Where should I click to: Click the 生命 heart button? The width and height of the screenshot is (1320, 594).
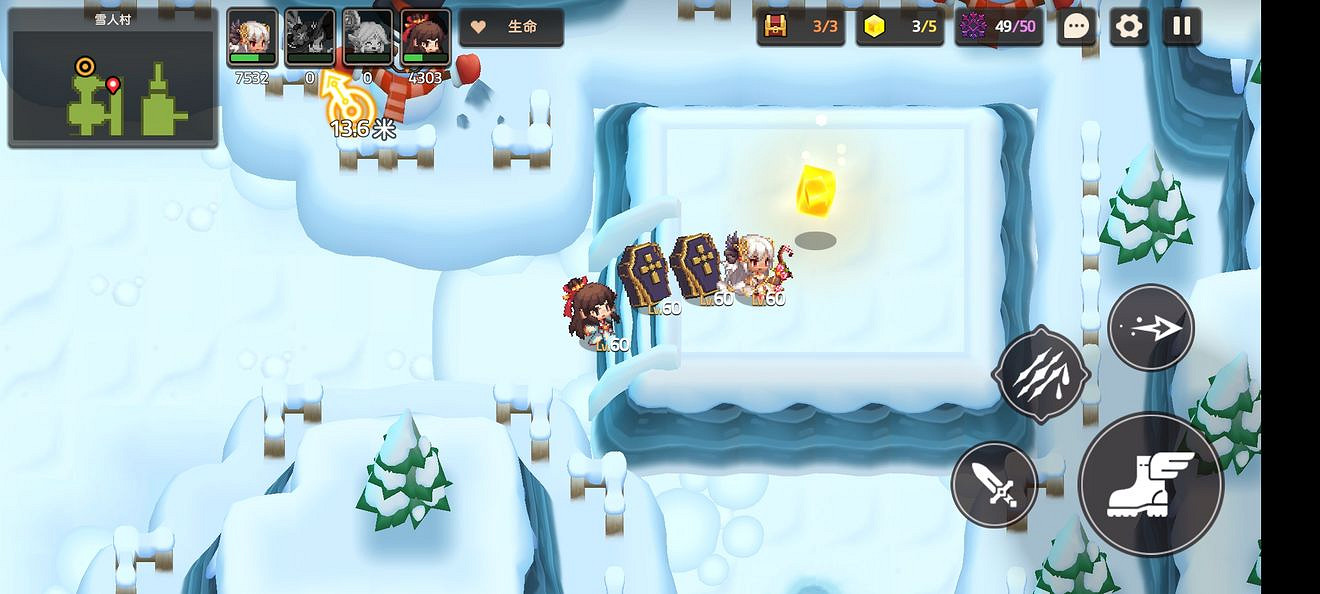[x=511, y=27]
